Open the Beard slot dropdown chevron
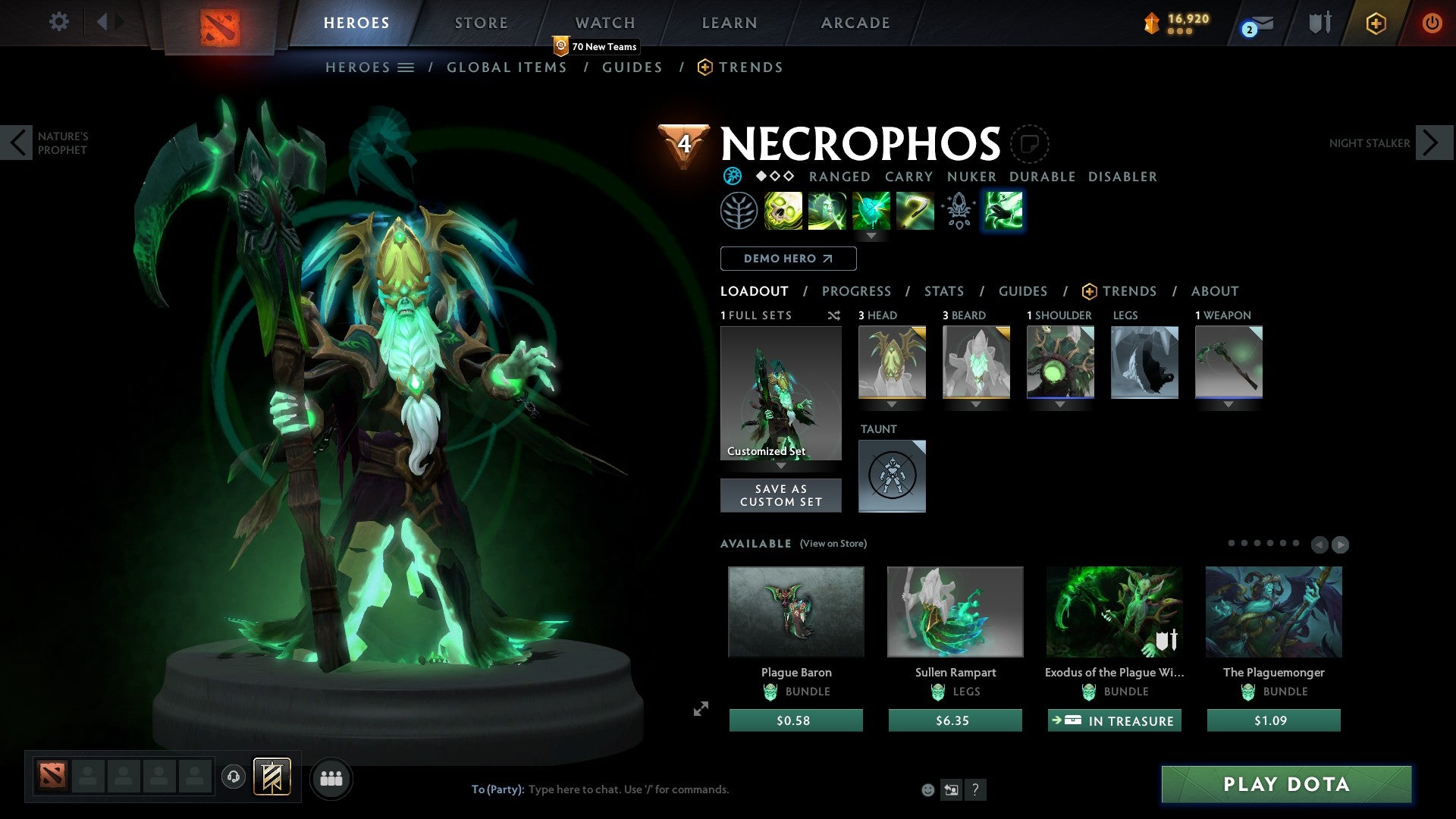The image size is (1456, 819). (976, 404)
